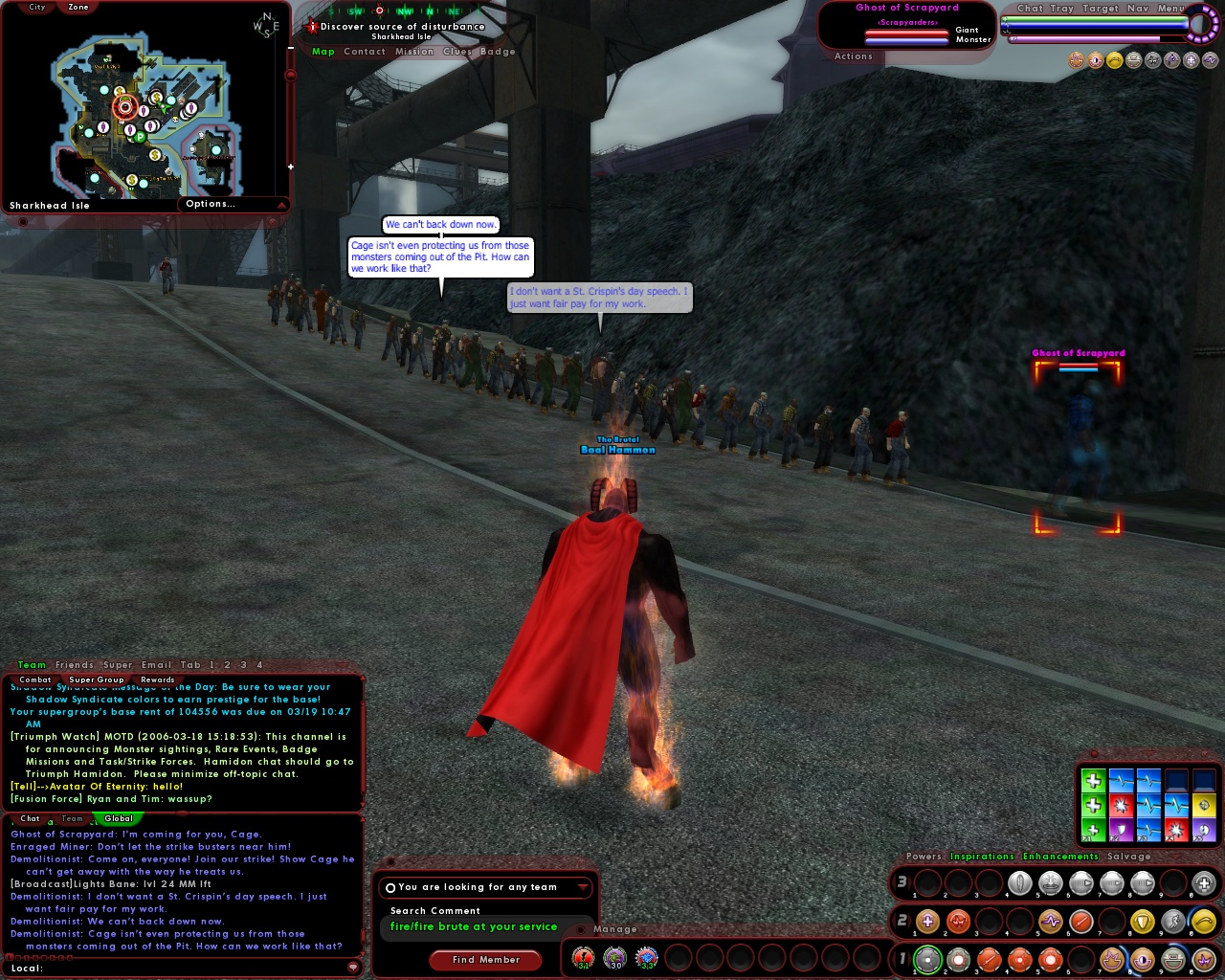Image resolution: width=1225 pixels, height=980 pixels.
Task: Click the red expander triangle beside Salvage
Action: [x=1174, y=856]
